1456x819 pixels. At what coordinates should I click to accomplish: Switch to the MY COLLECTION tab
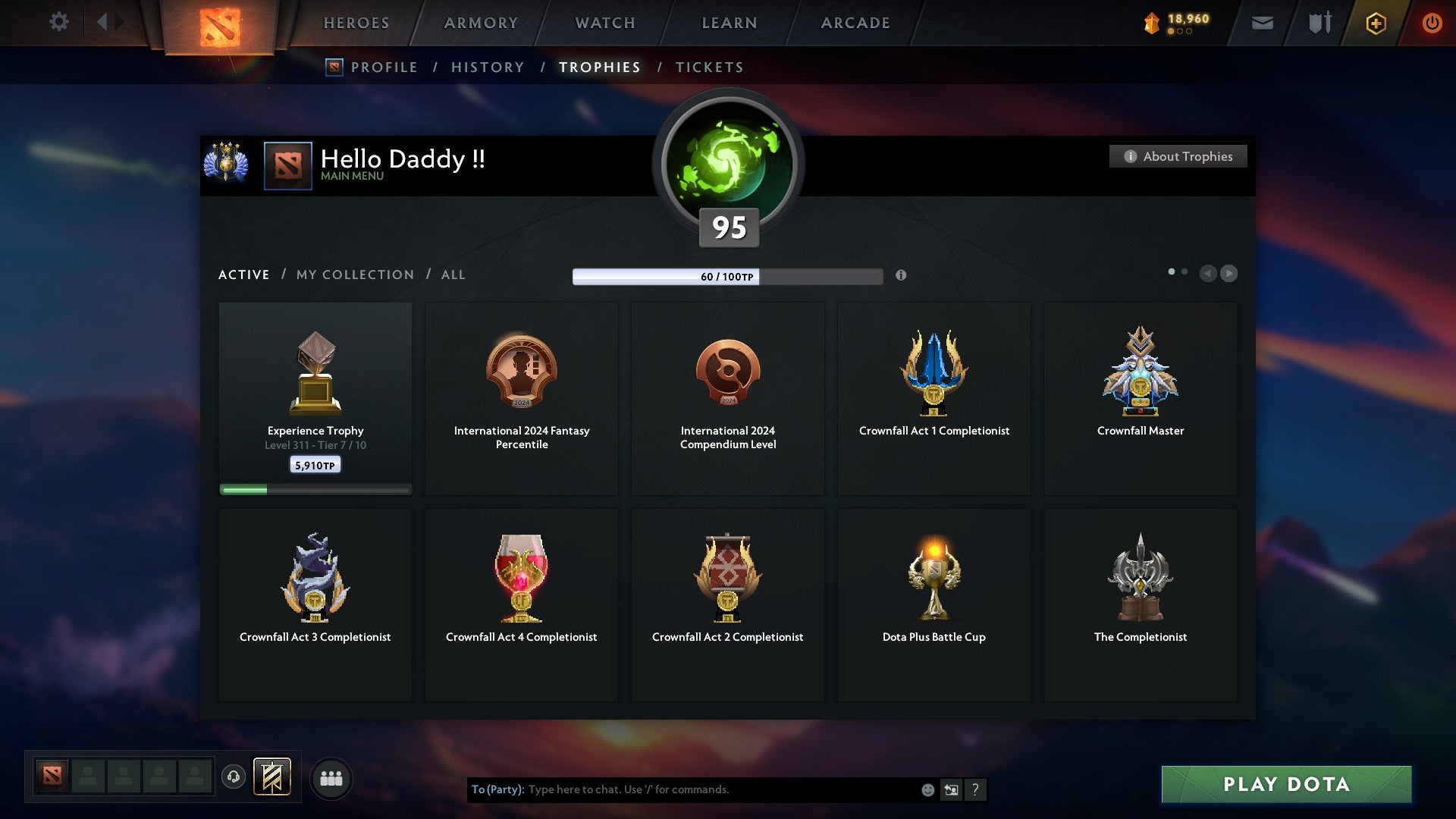(x=354, y=275)
